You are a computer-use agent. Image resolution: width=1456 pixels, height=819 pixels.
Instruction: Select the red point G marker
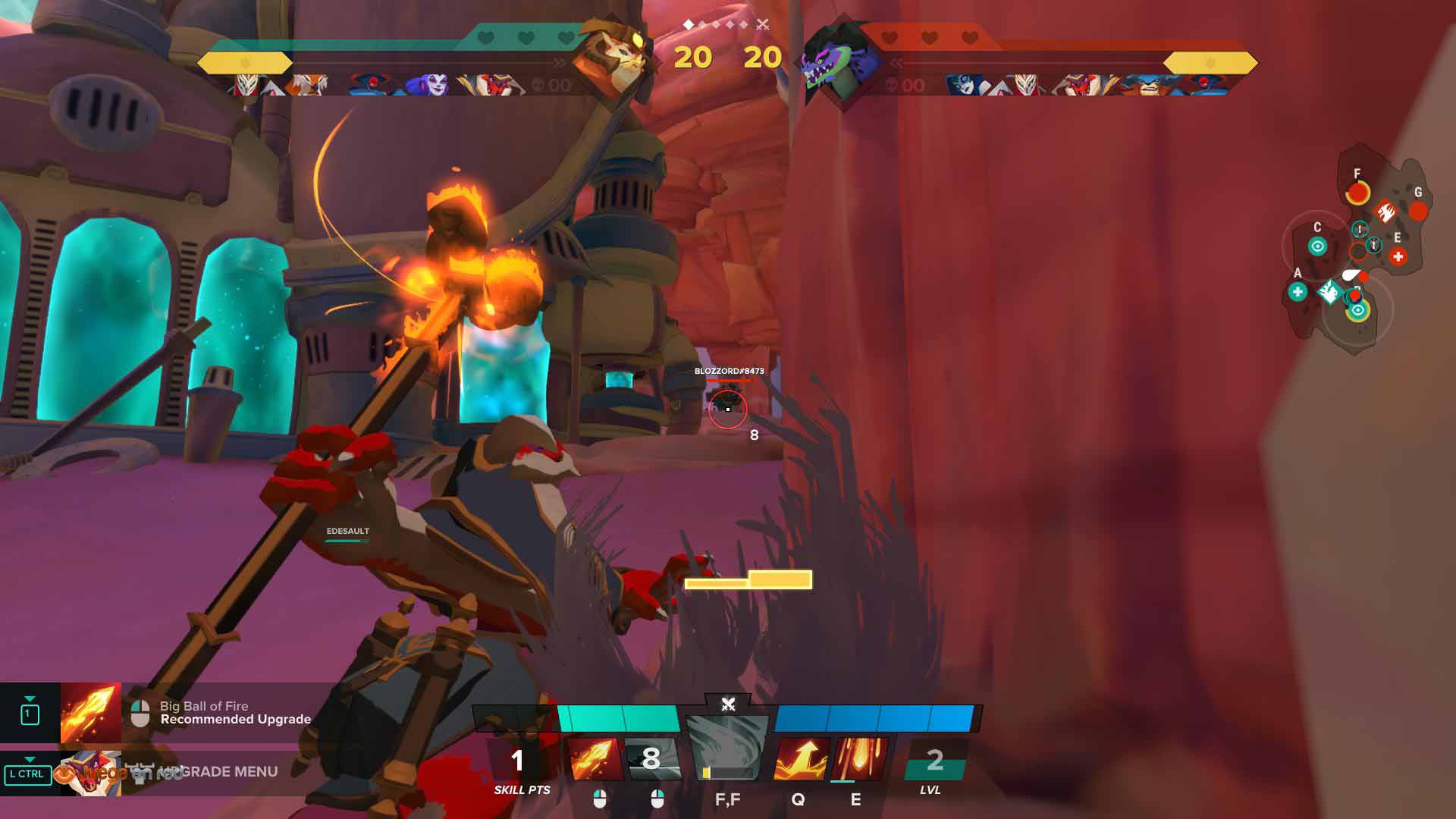pos(1418,211)
